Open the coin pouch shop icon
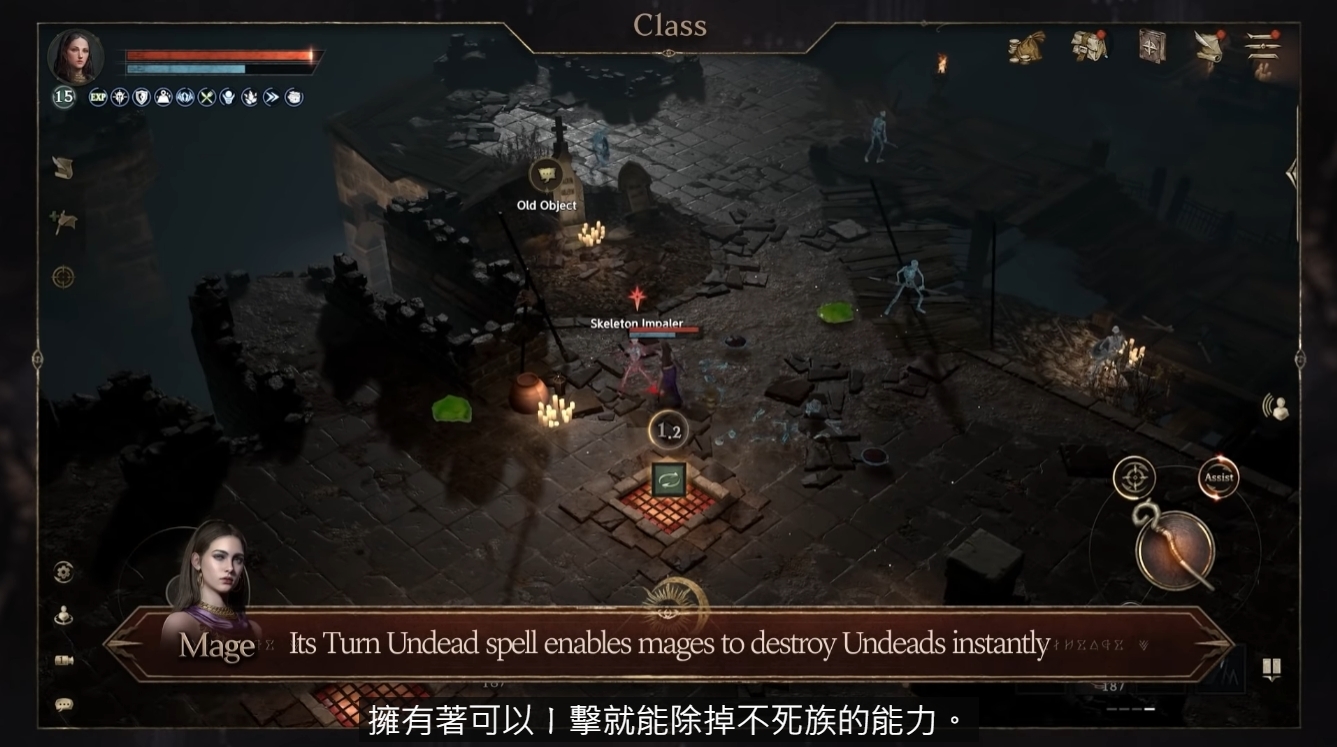 [1026, 47]
